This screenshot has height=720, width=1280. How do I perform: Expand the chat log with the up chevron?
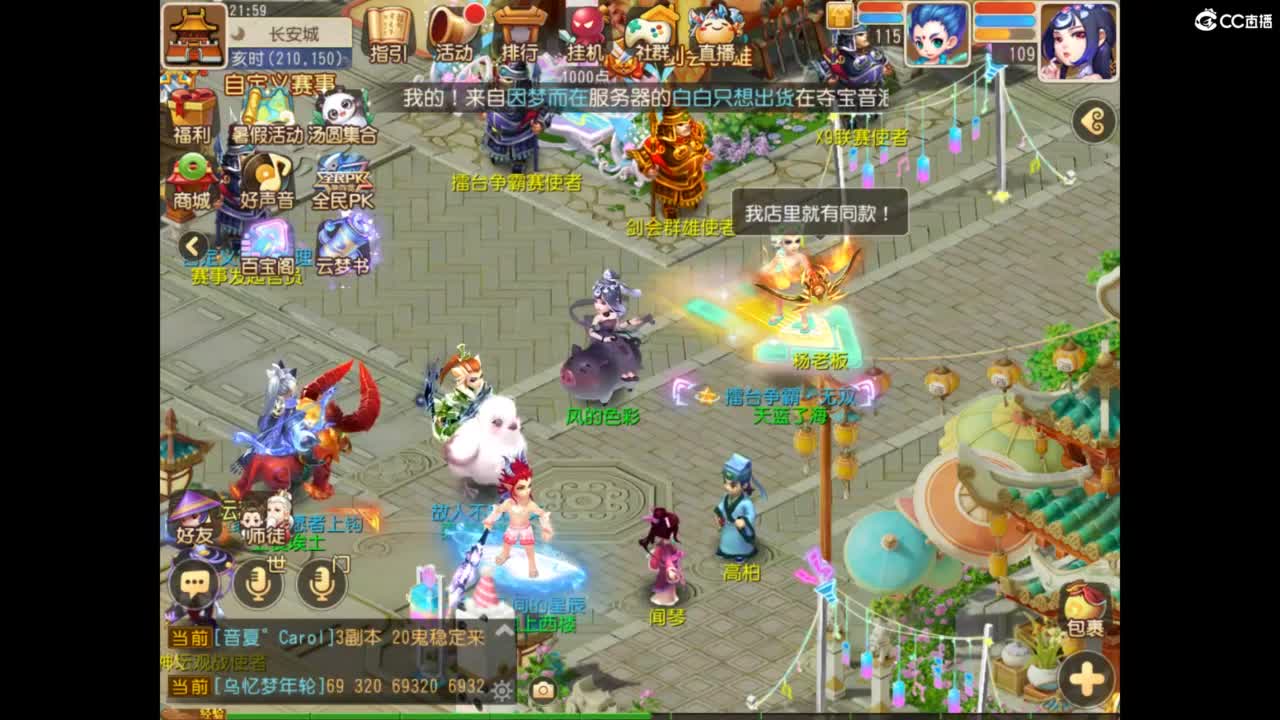click(x=503, y=632)
